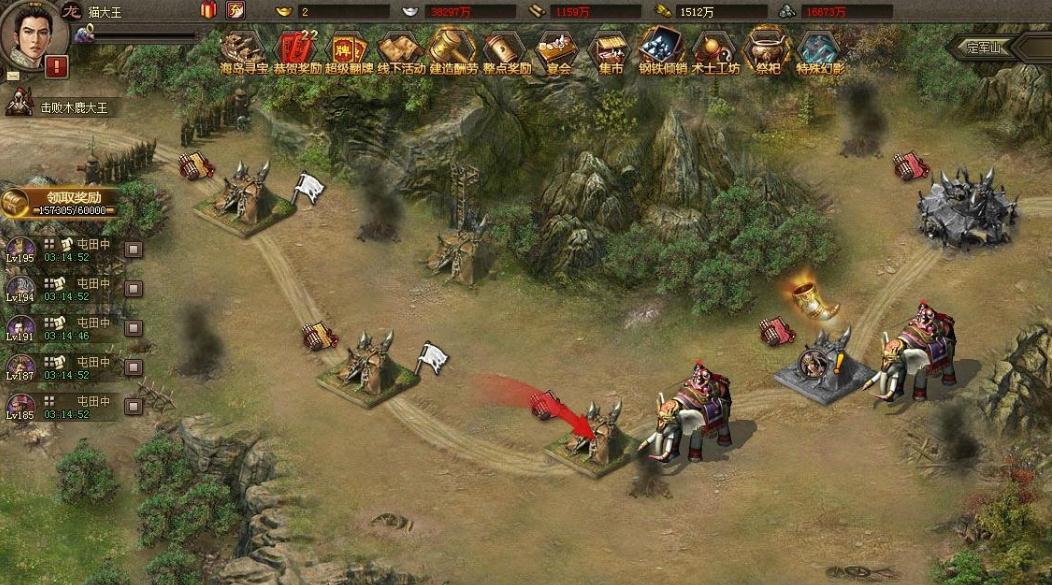Claim reward with 领取奖励 button

pos(60,203)
